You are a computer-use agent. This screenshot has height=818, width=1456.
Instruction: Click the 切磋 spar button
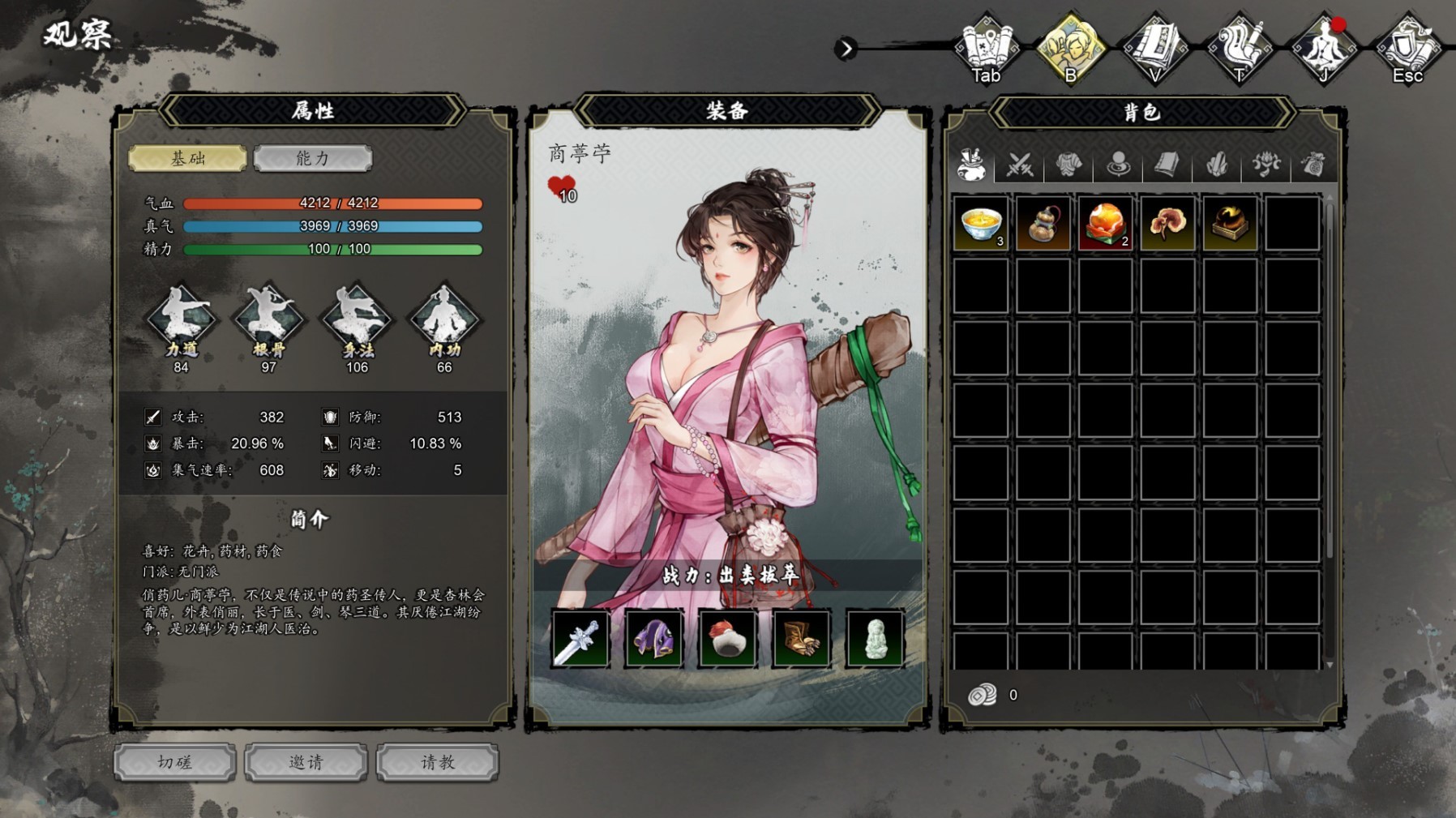[175, 762]
